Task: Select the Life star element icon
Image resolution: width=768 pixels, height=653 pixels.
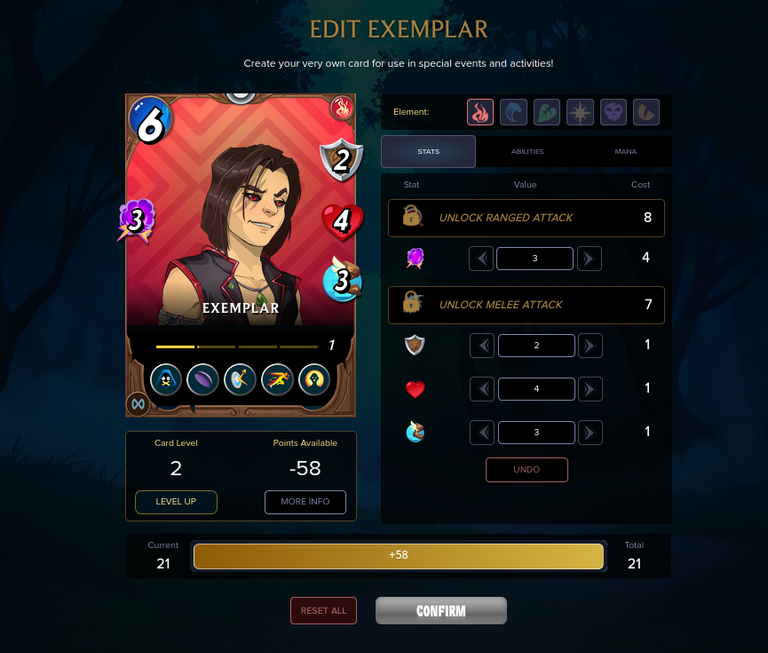Action: click(x=580, y=112)
